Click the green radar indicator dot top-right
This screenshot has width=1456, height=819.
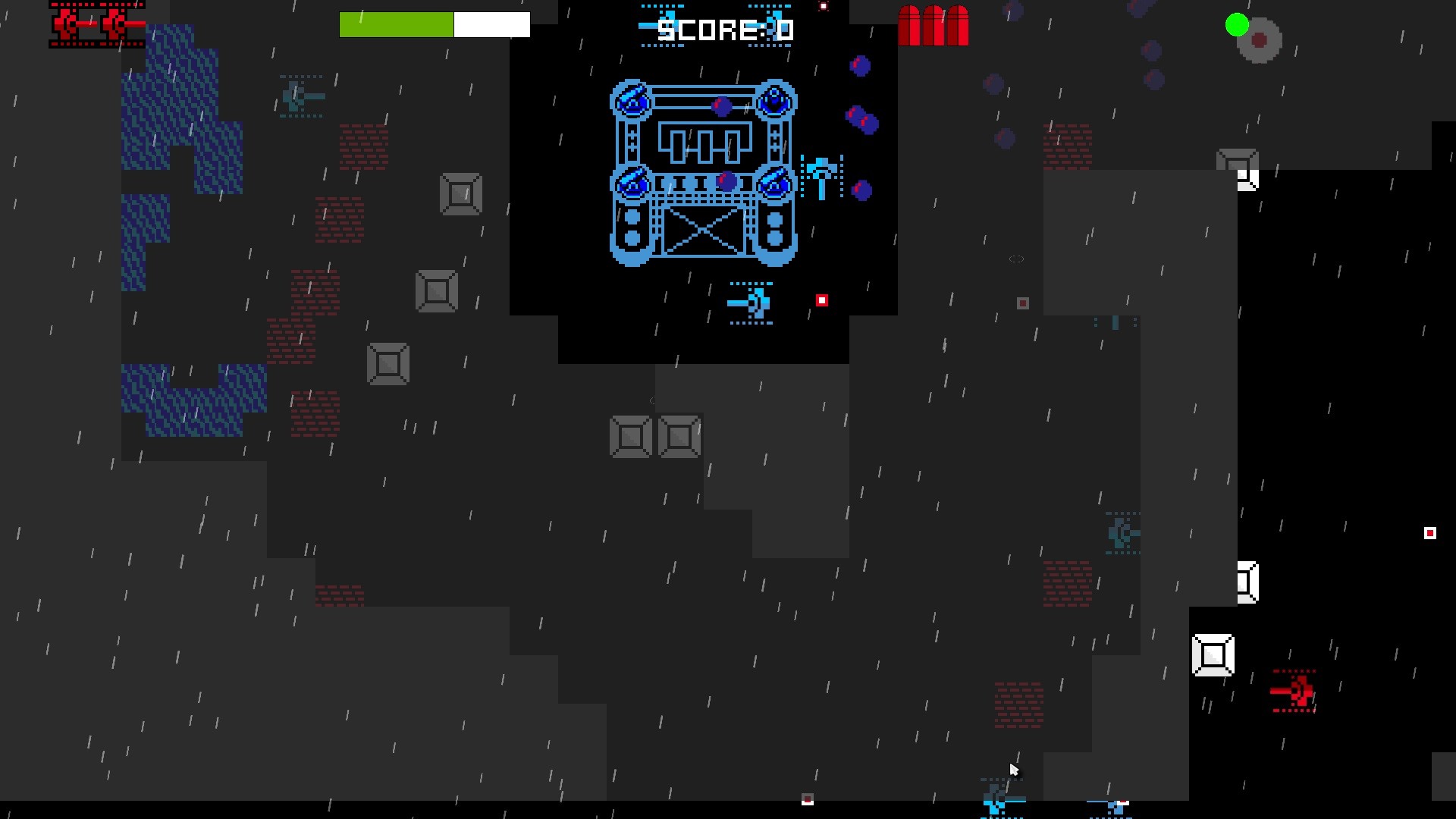coord(1236,24)
